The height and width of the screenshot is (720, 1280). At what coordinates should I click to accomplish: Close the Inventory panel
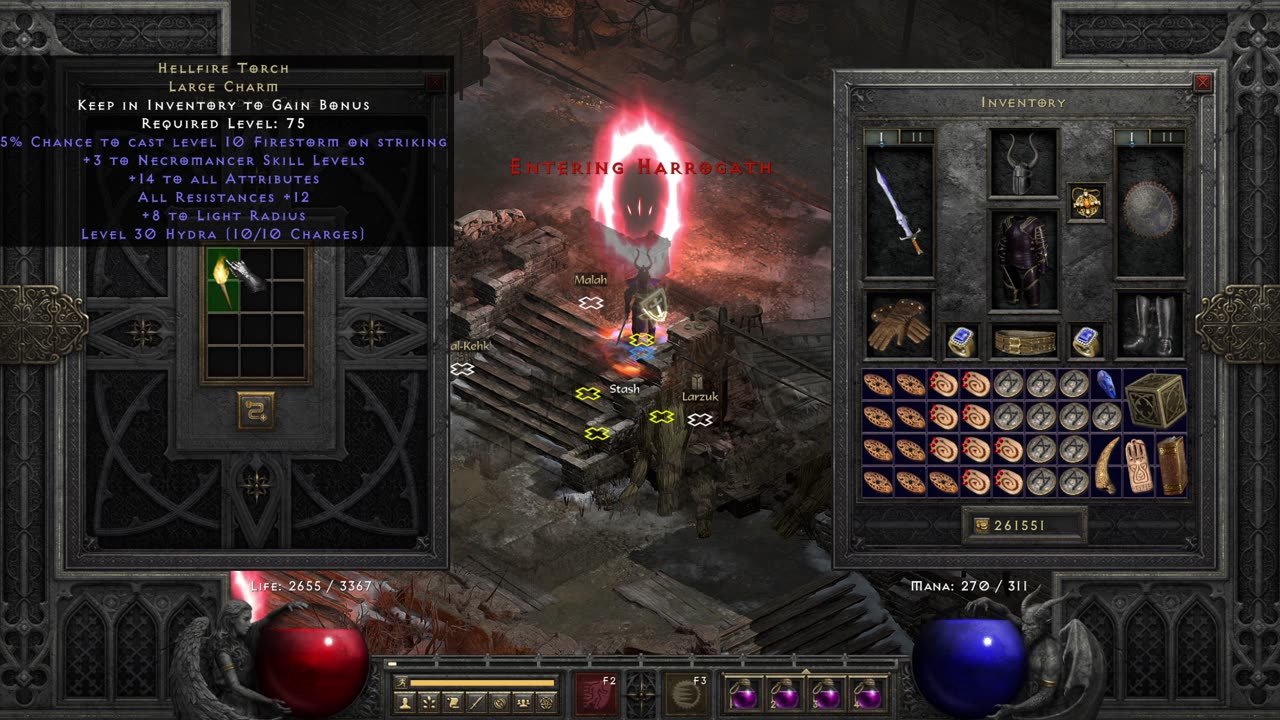(x=1203, y=83)
